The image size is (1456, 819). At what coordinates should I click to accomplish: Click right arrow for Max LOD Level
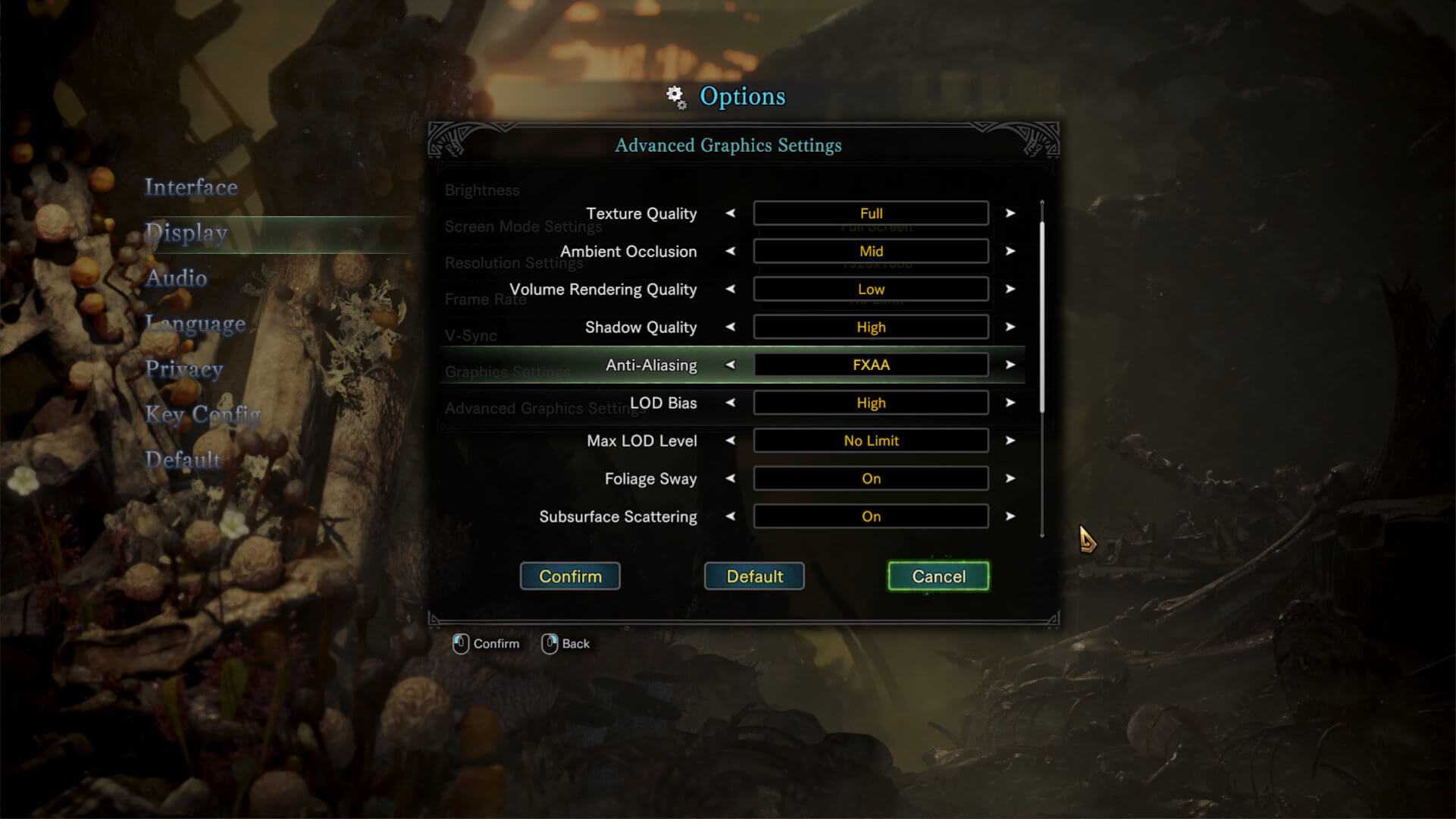(1010, 441)
